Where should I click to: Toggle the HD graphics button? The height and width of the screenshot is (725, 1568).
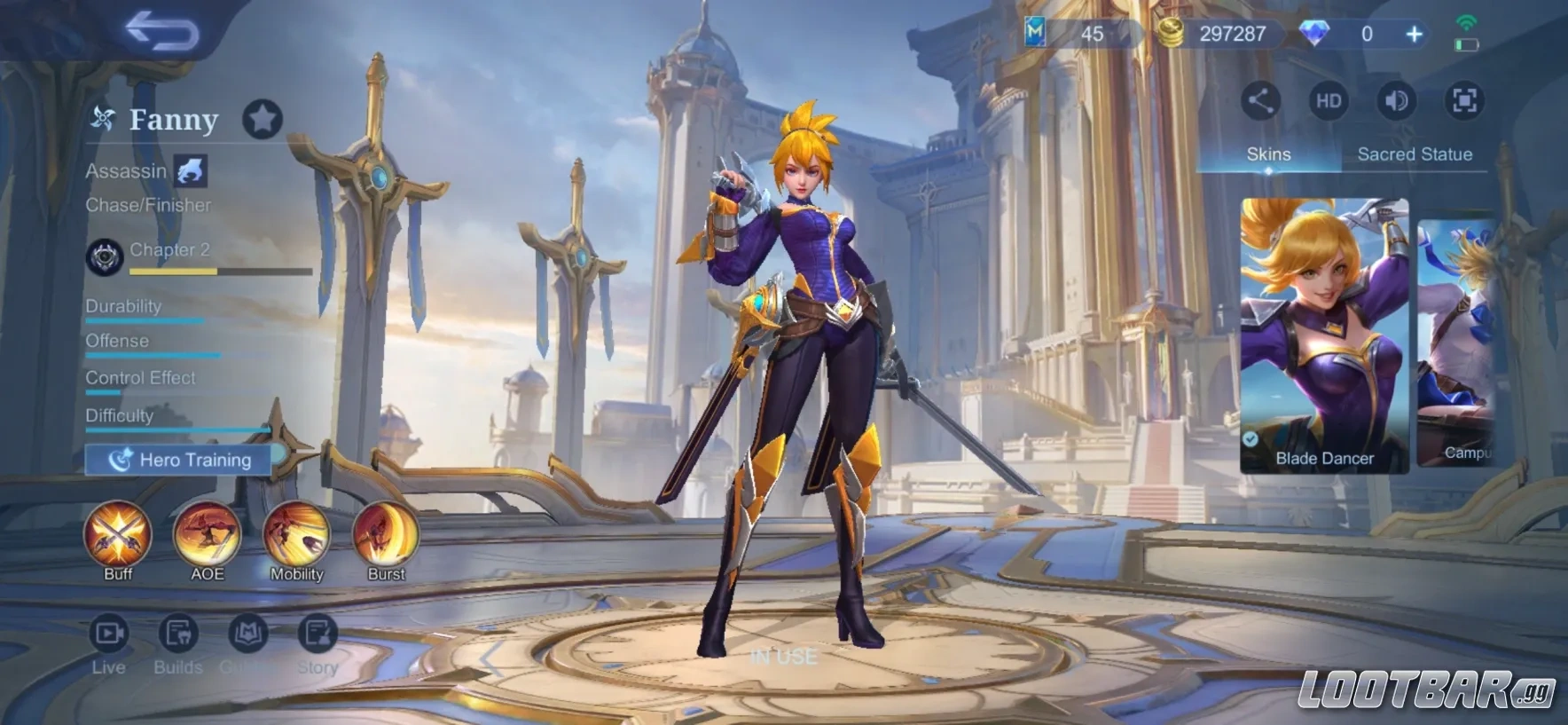point(1328,100)
